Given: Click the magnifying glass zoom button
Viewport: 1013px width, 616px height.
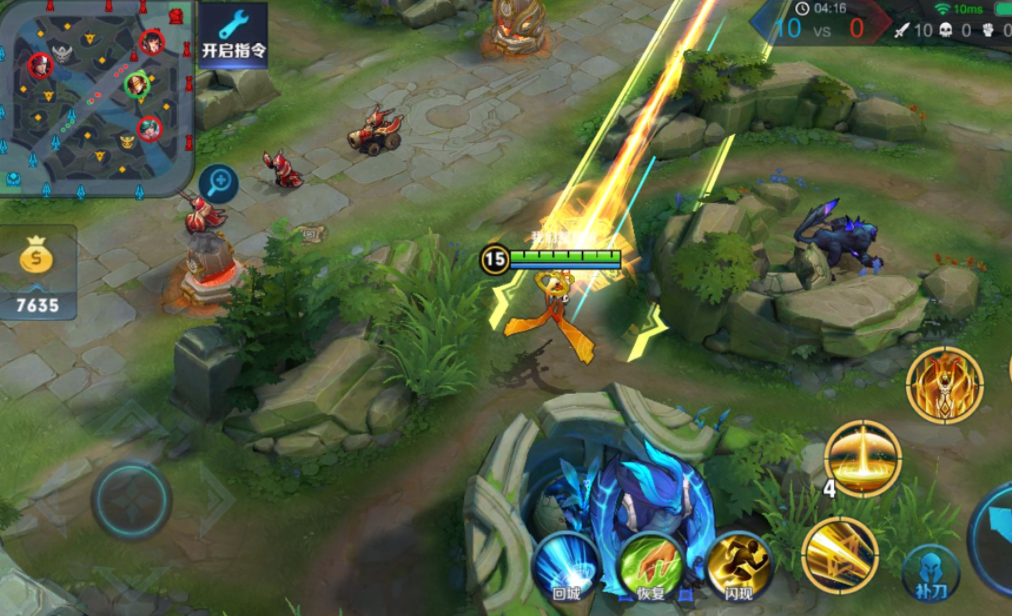Looking at the screenshot, I should point(217,184).
